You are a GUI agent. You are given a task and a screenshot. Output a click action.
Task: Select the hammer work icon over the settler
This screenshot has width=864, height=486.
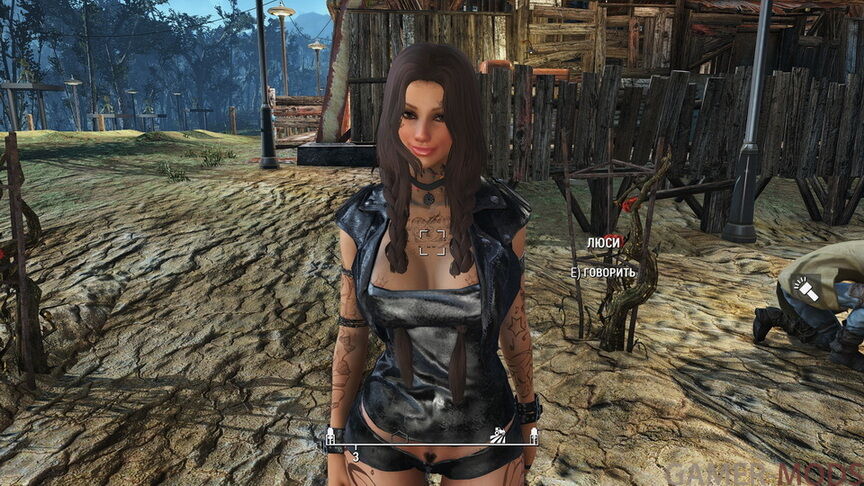click(x=806, y=293)
